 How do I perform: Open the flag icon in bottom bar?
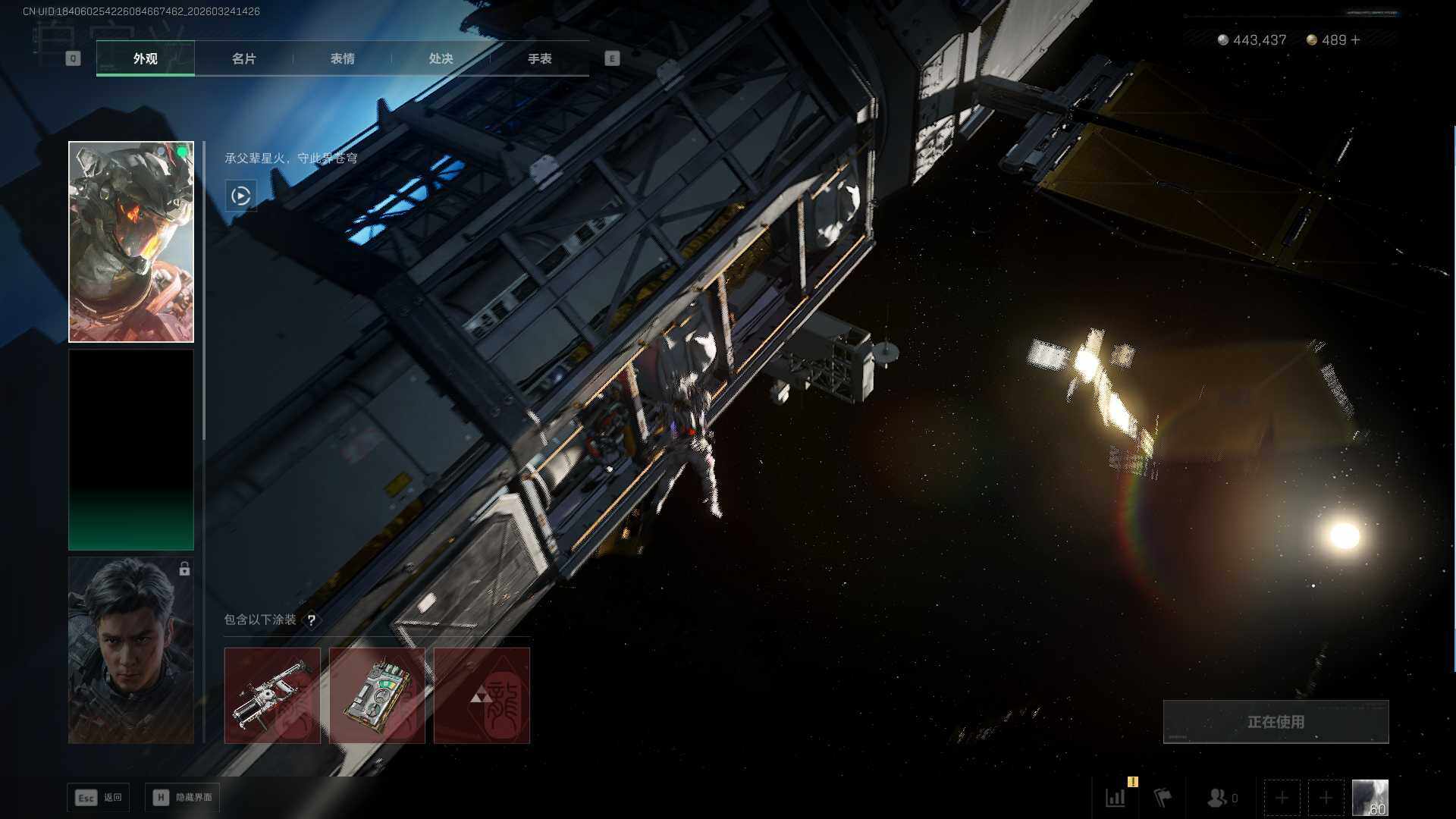tap(1163, 798)
